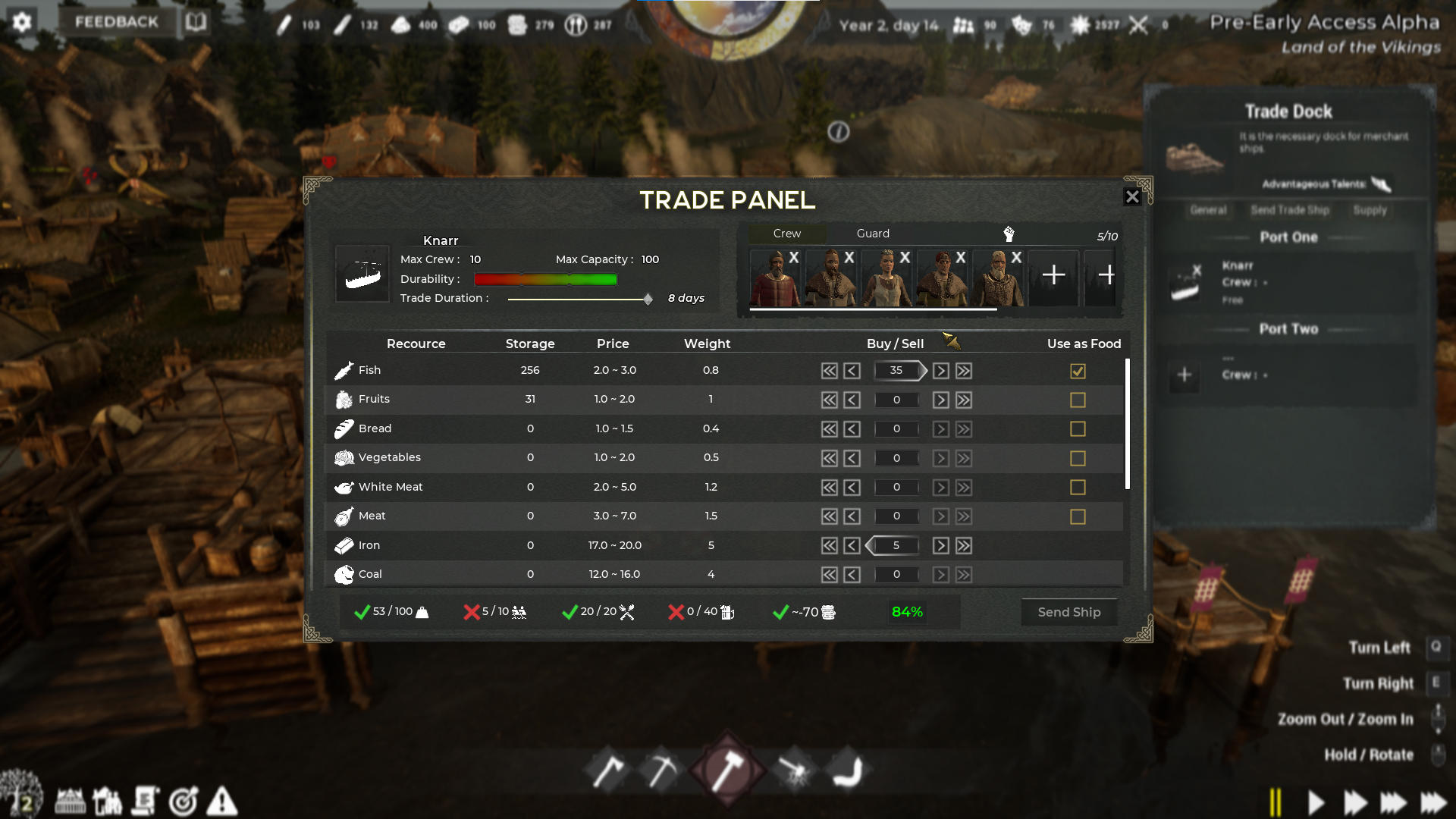Select the large hammer build tool
The height and width of the screenshot is (819, 1456).
click(727, 770)
